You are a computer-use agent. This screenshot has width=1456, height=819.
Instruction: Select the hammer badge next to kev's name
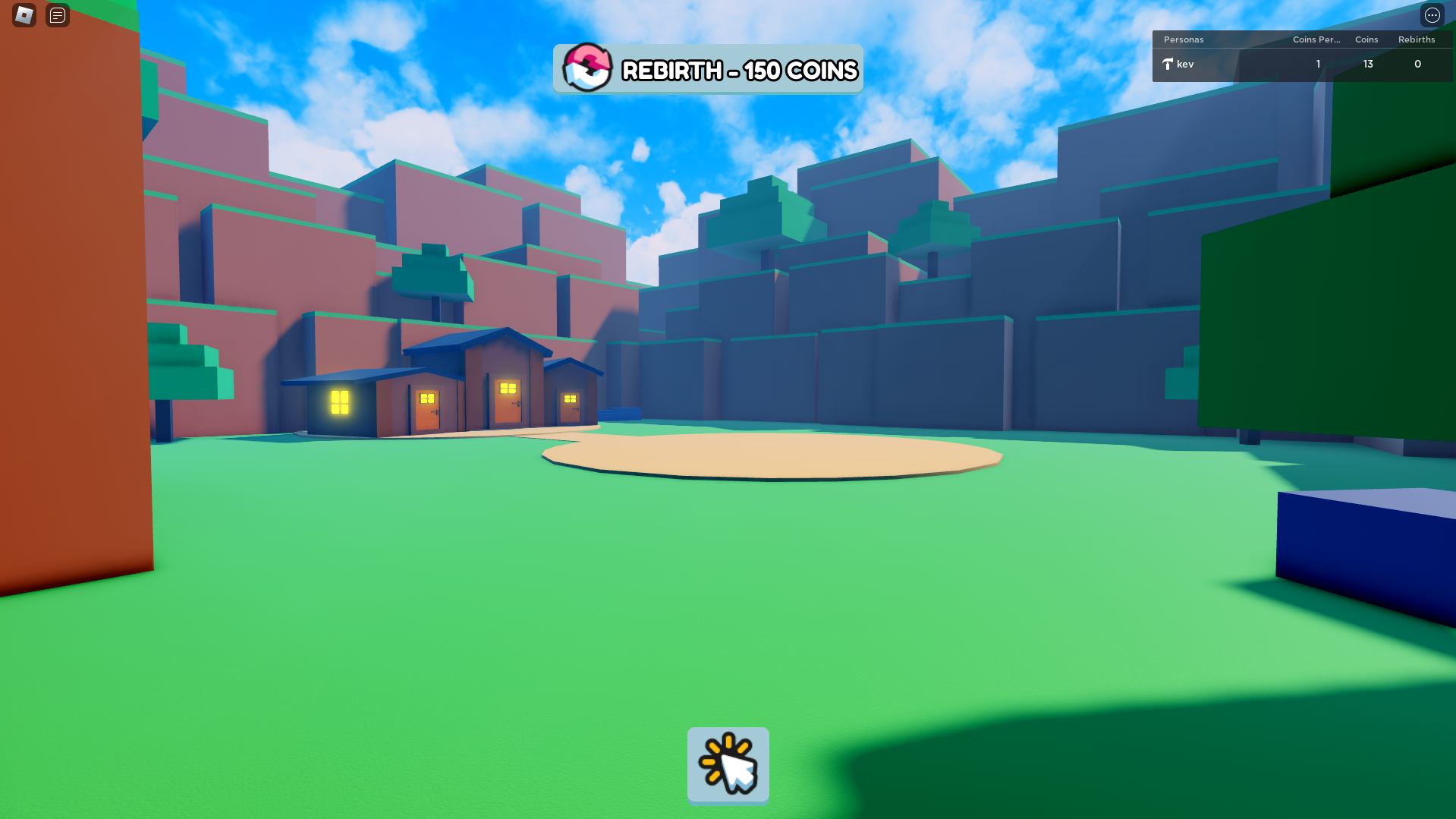pos(1167,64)
